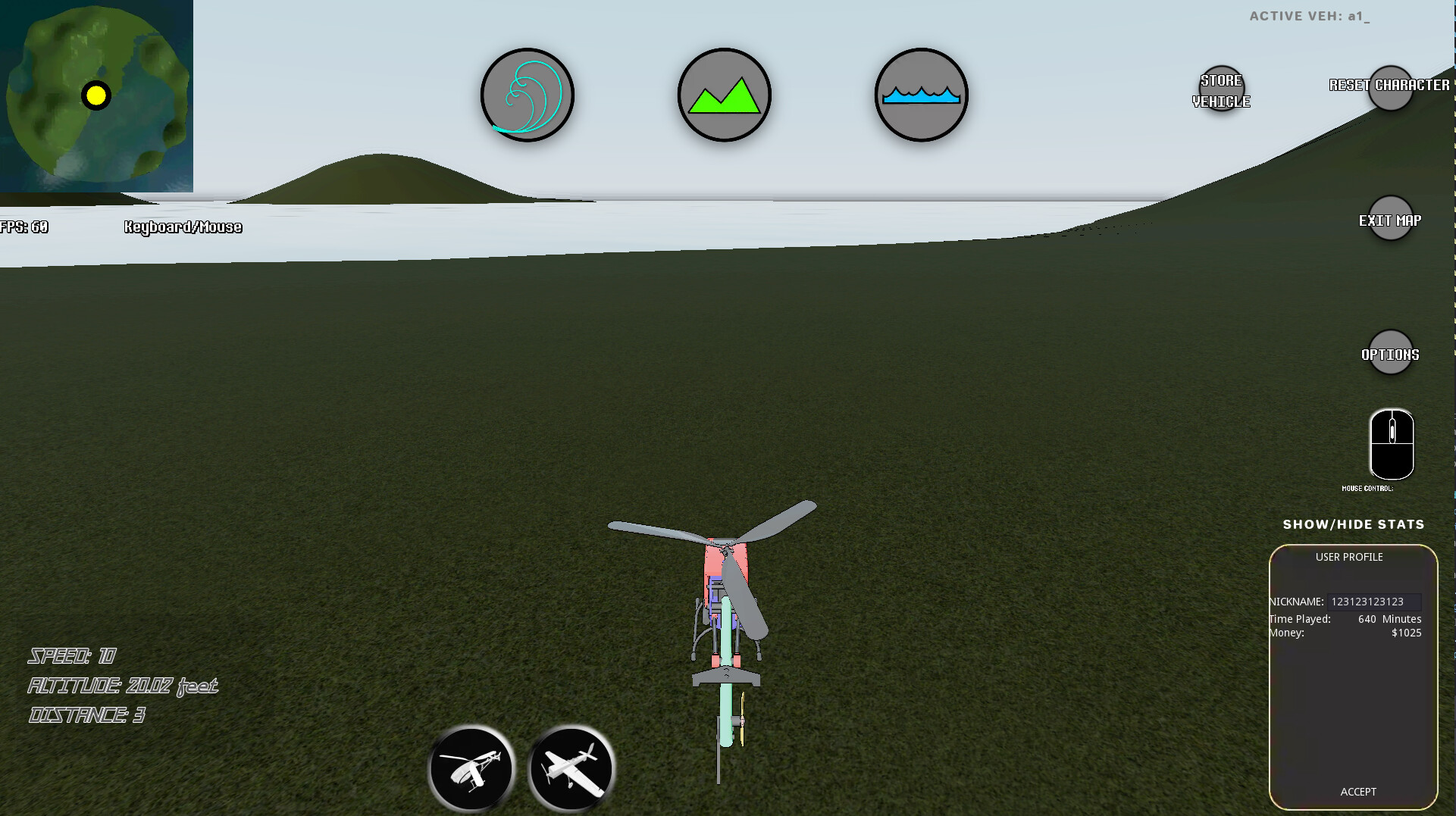Open the Store Vehicle option
1456x816 pixels.
pos(1221,89)
